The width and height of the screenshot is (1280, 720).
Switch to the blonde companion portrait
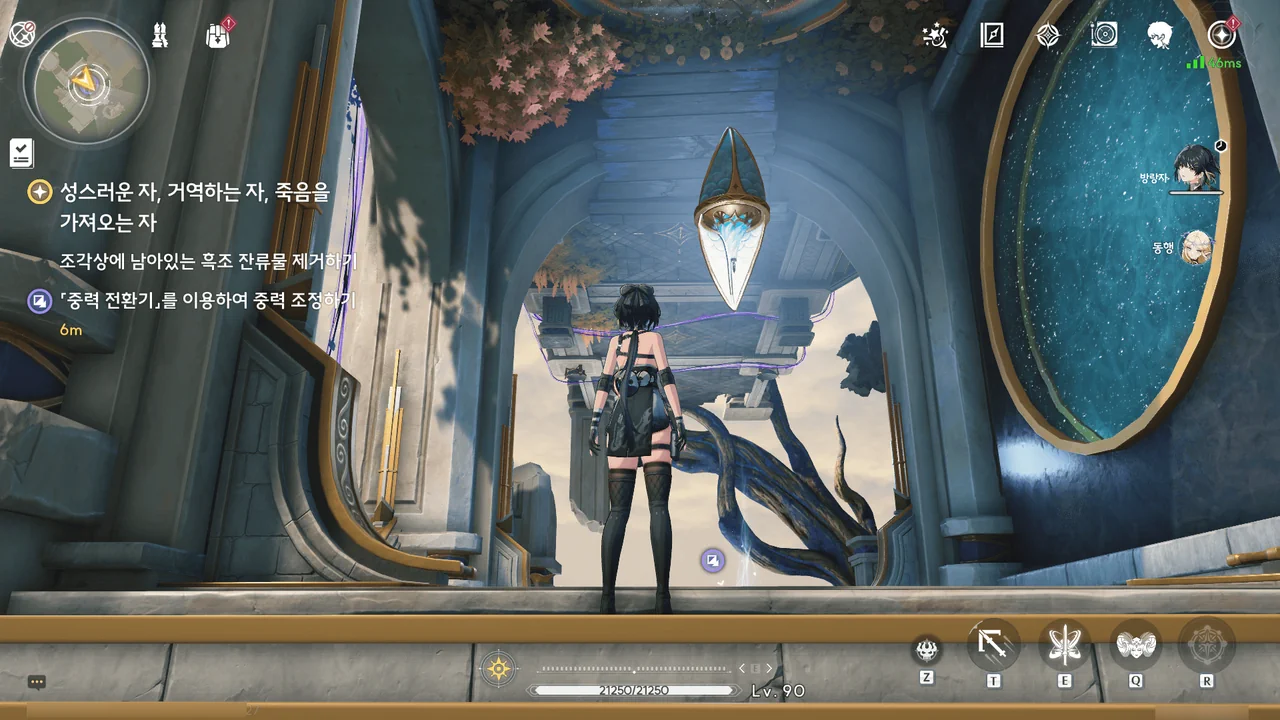pos(1196,247)
